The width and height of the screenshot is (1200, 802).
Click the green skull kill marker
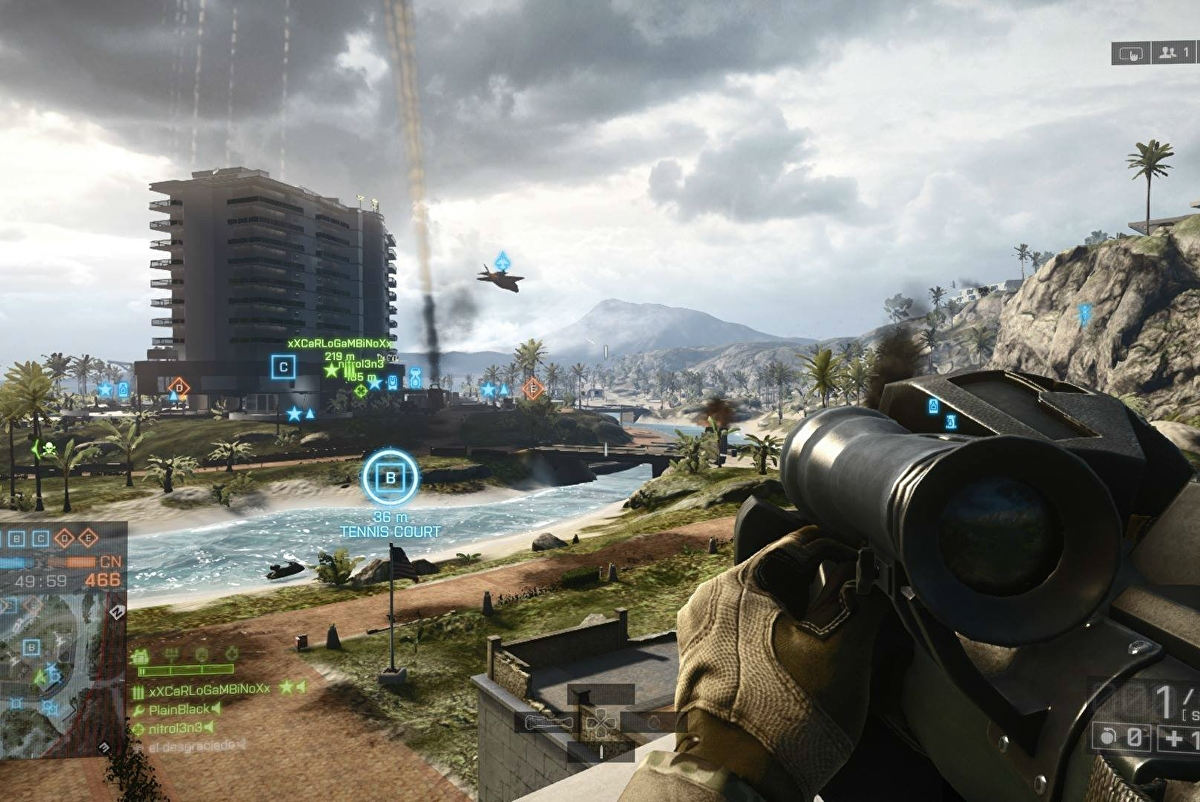45,449
